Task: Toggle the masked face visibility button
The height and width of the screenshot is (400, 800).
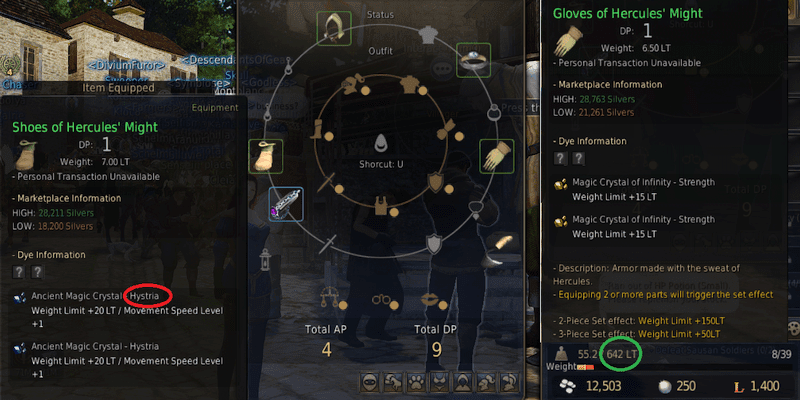Action: pos(369,383)
